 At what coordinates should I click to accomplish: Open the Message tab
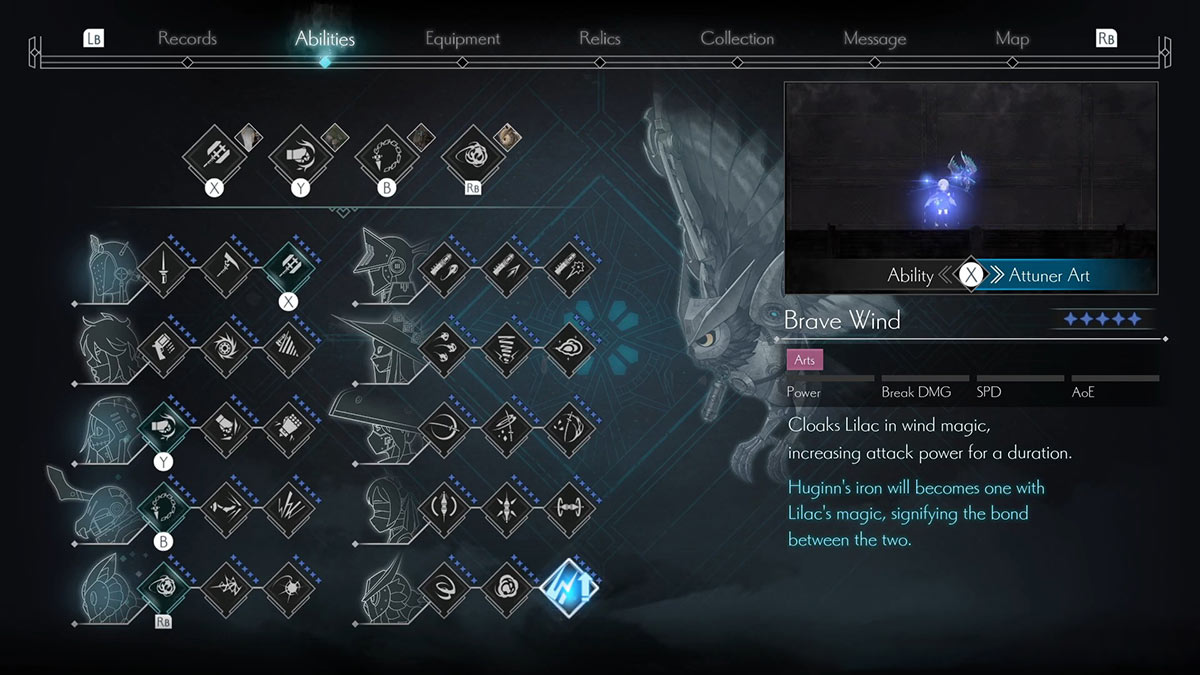click(874, 39)
